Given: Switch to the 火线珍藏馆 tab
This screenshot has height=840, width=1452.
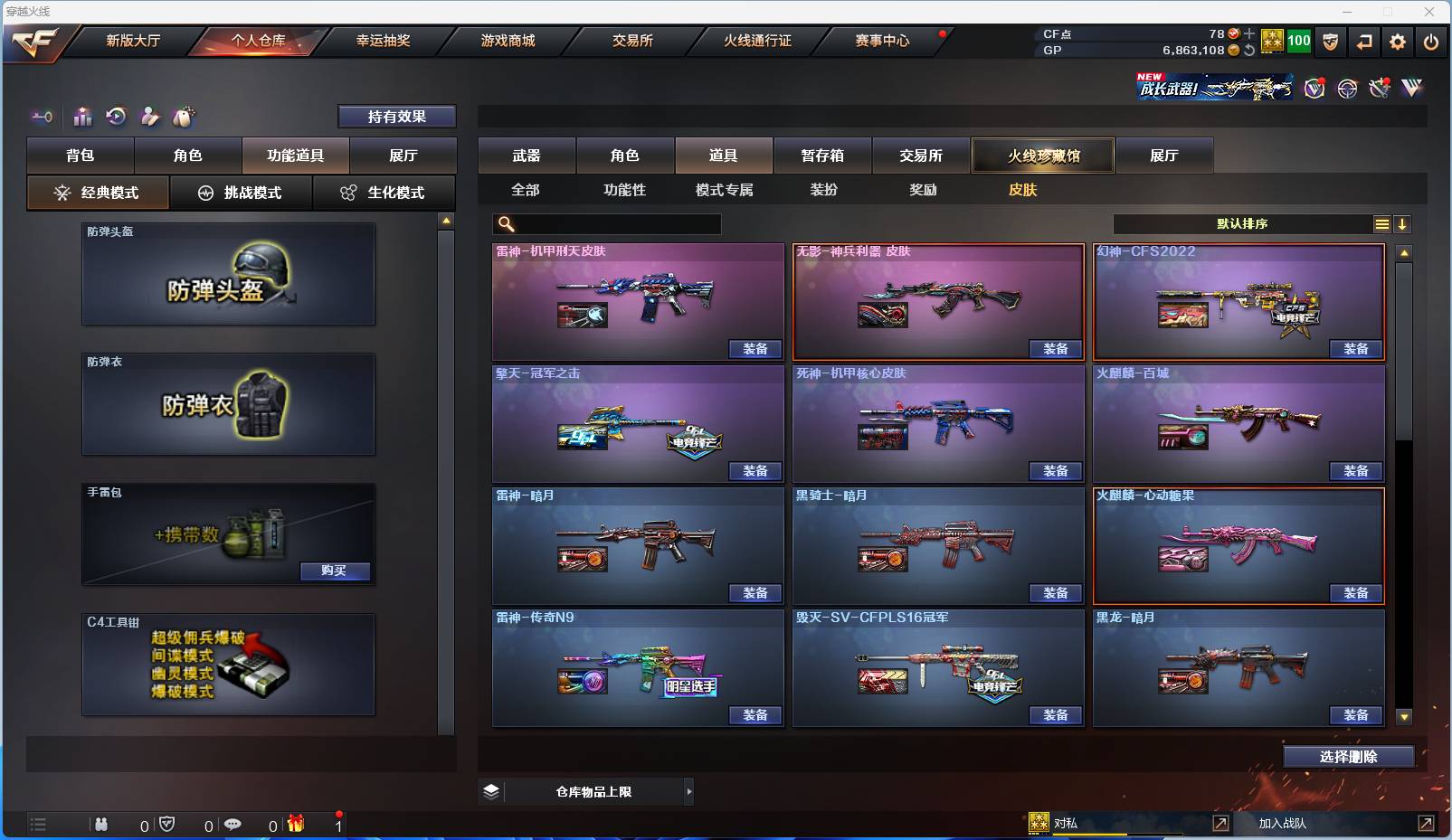Looking at the screenshot, I should 1042,155.
